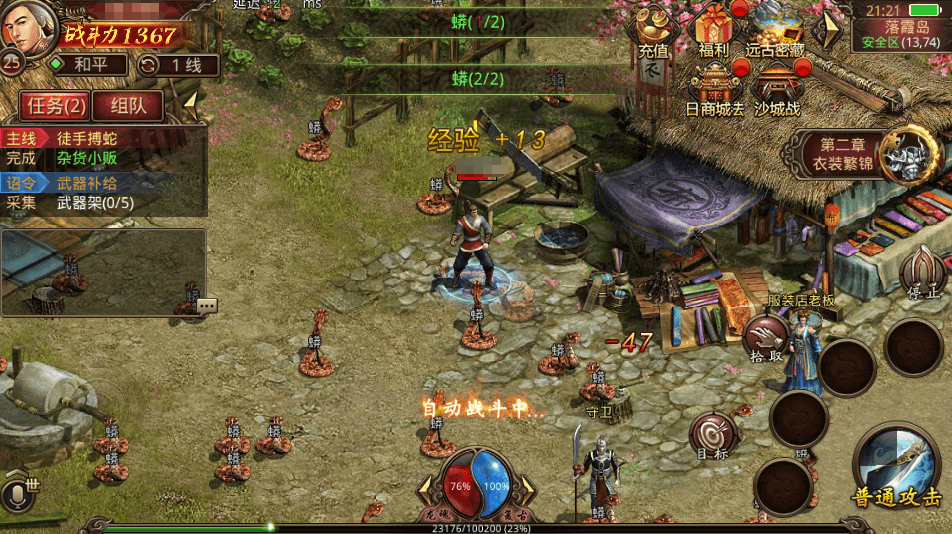Open the 远古密藏 ancient treasure event
The width and height of the screenshot is (952, 534).
pos(775,30)
